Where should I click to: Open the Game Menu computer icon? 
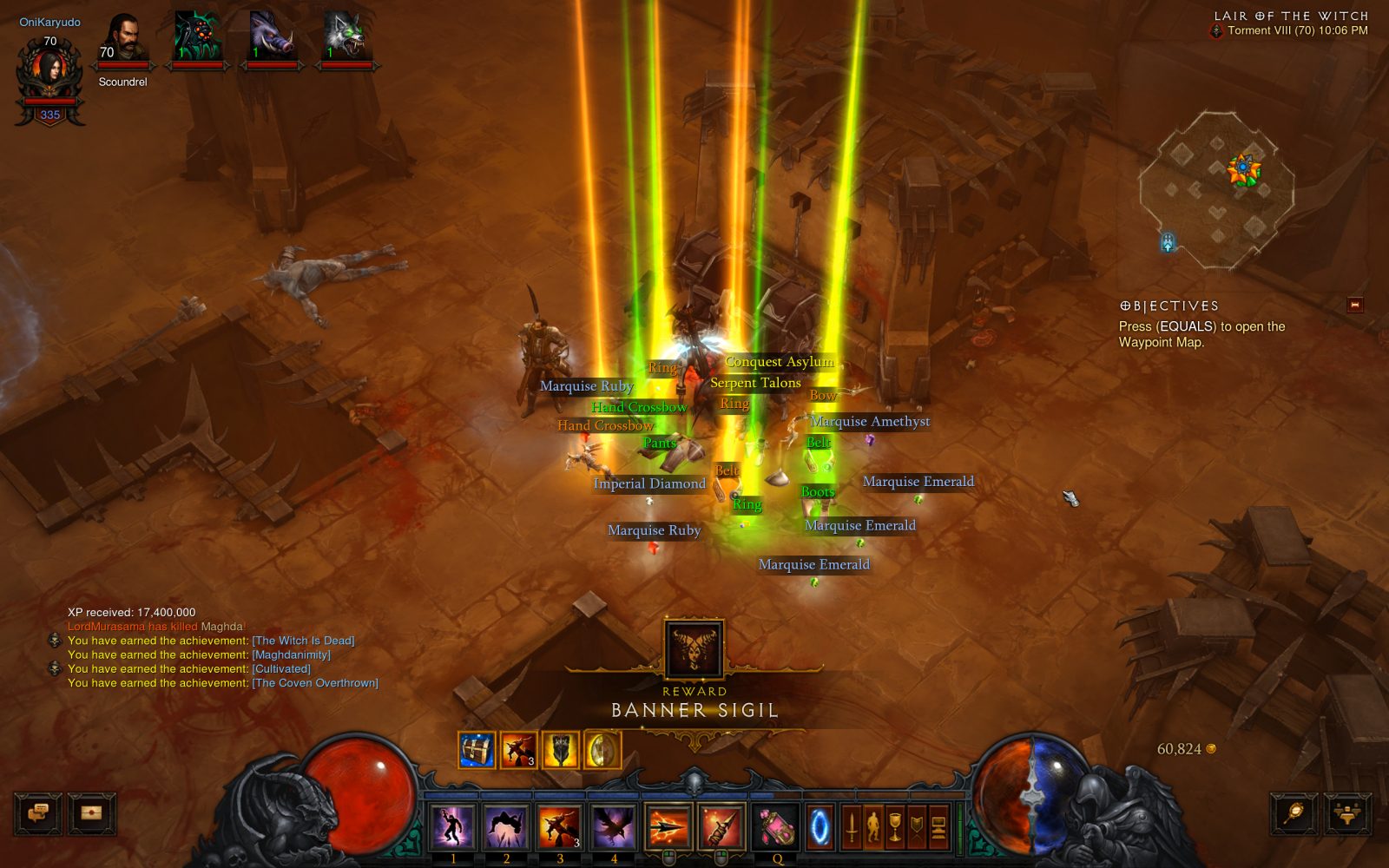(938, 827)
